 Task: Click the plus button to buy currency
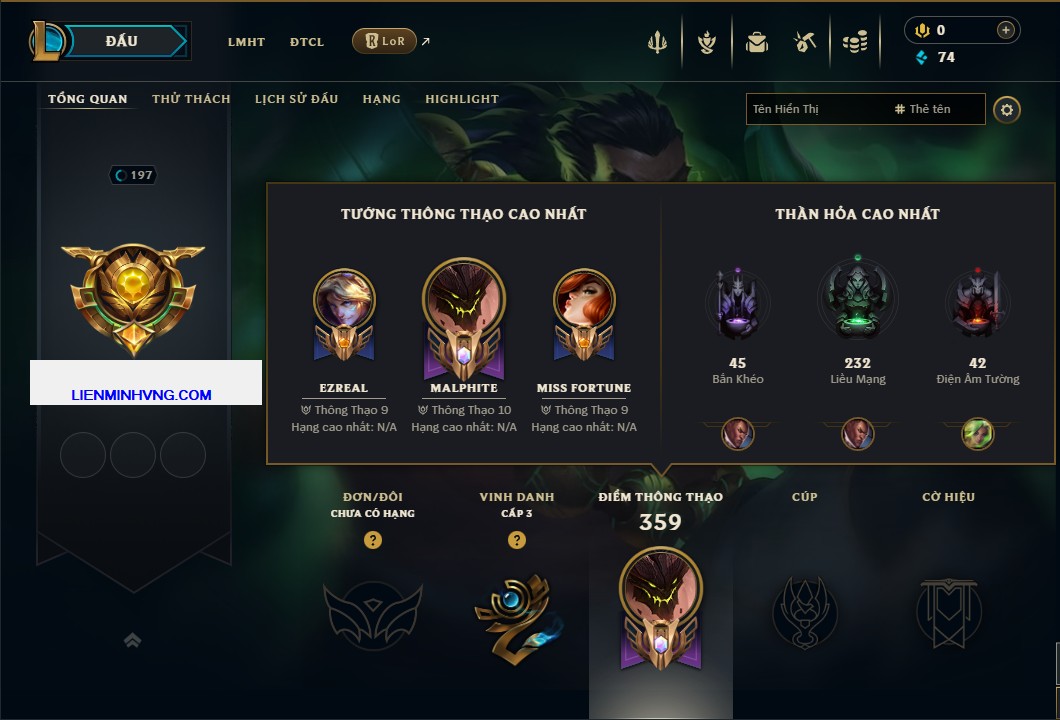click(1005, 30)
